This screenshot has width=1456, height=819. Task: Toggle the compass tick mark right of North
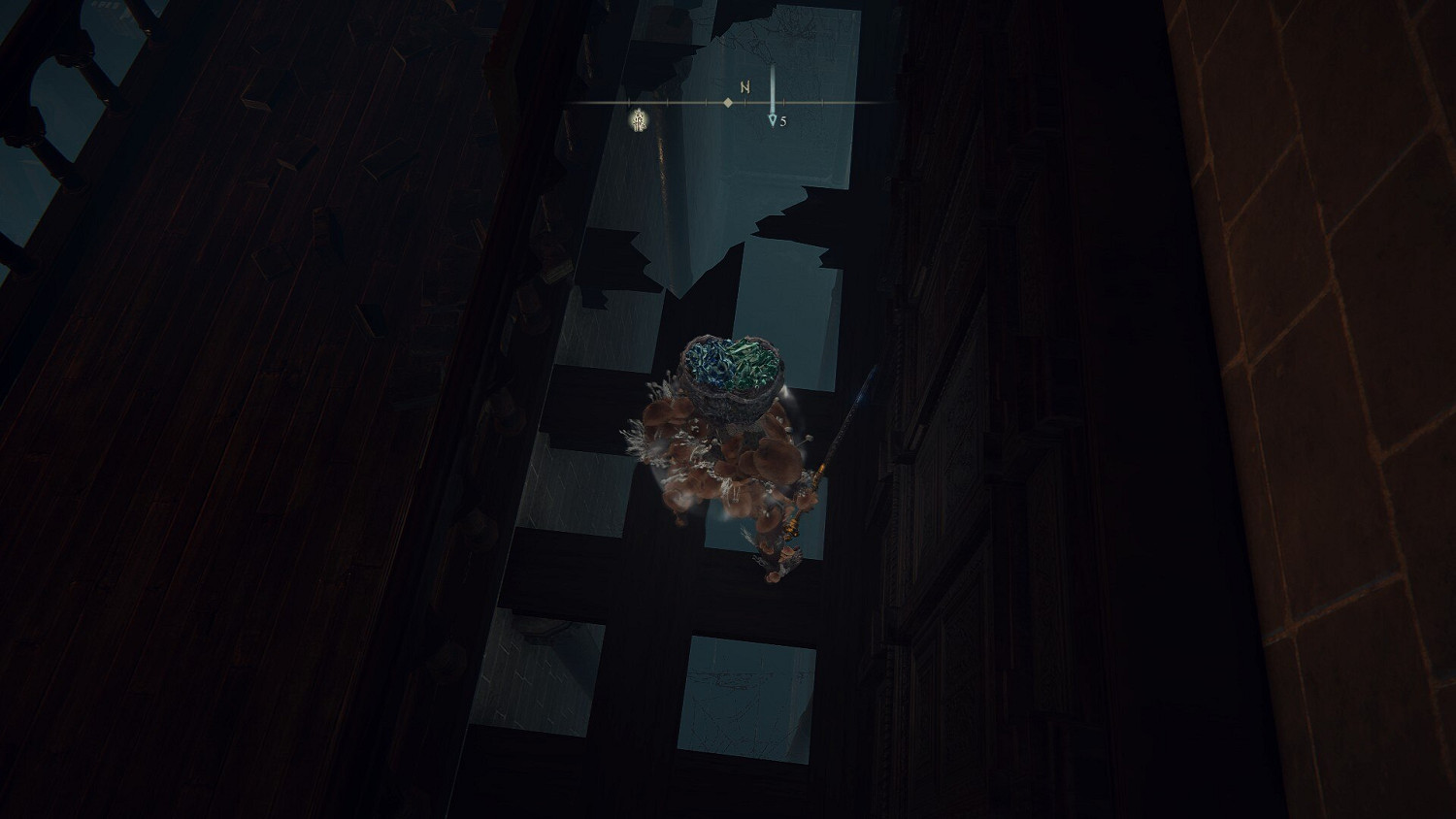(x=784, y=101)
